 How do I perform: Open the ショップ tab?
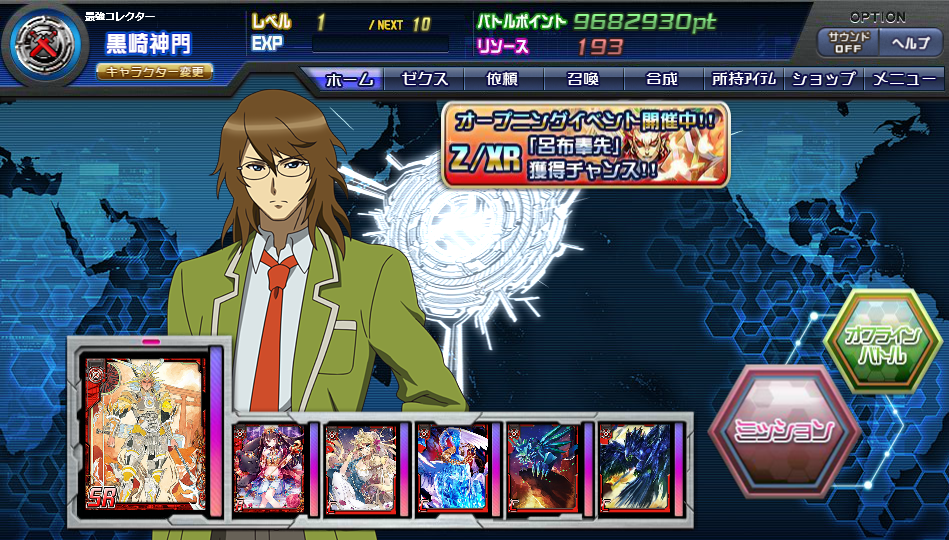823,79
